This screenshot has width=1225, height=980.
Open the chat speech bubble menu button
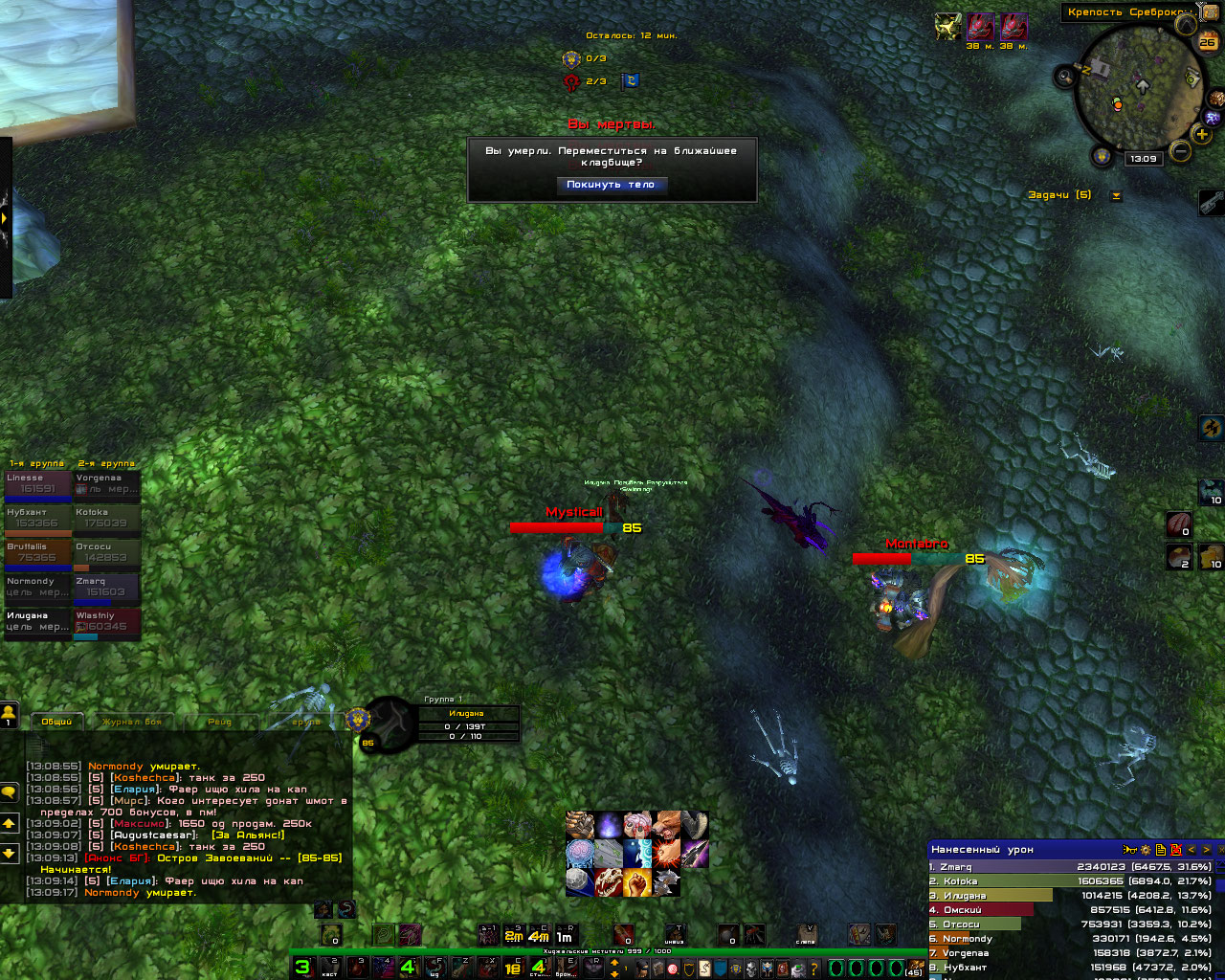click(x=9, y=792)
